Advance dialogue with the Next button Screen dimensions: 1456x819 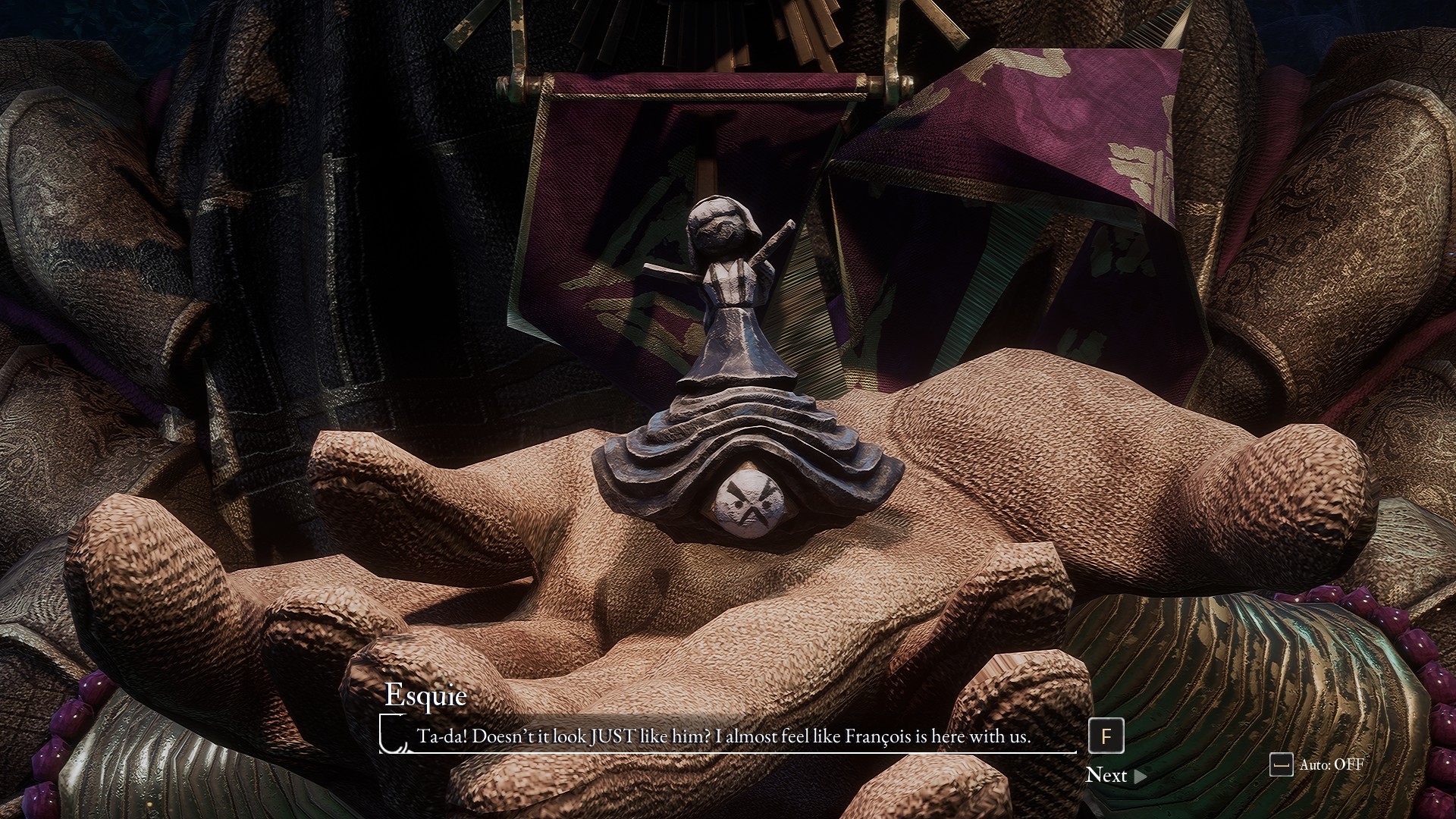click(1115, 775)
